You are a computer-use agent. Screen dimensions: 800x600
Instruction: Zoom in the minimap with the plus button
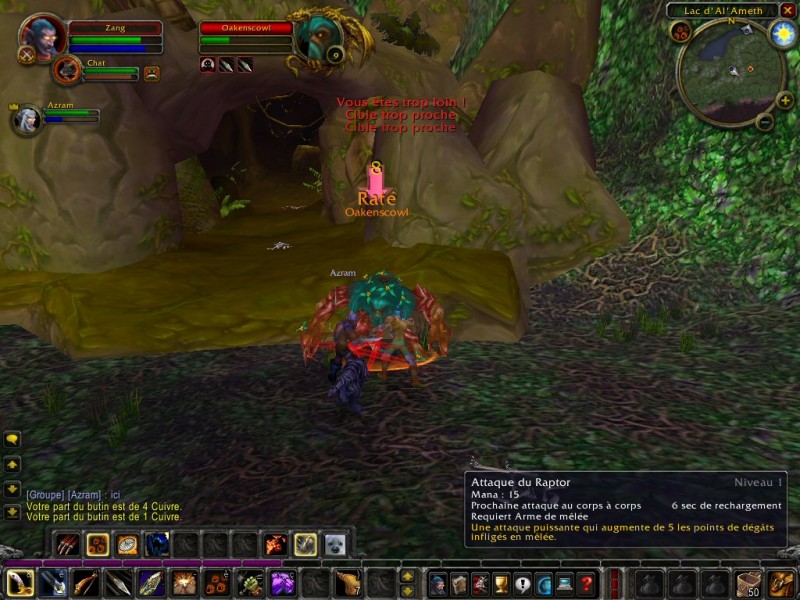tap(786, 100)
